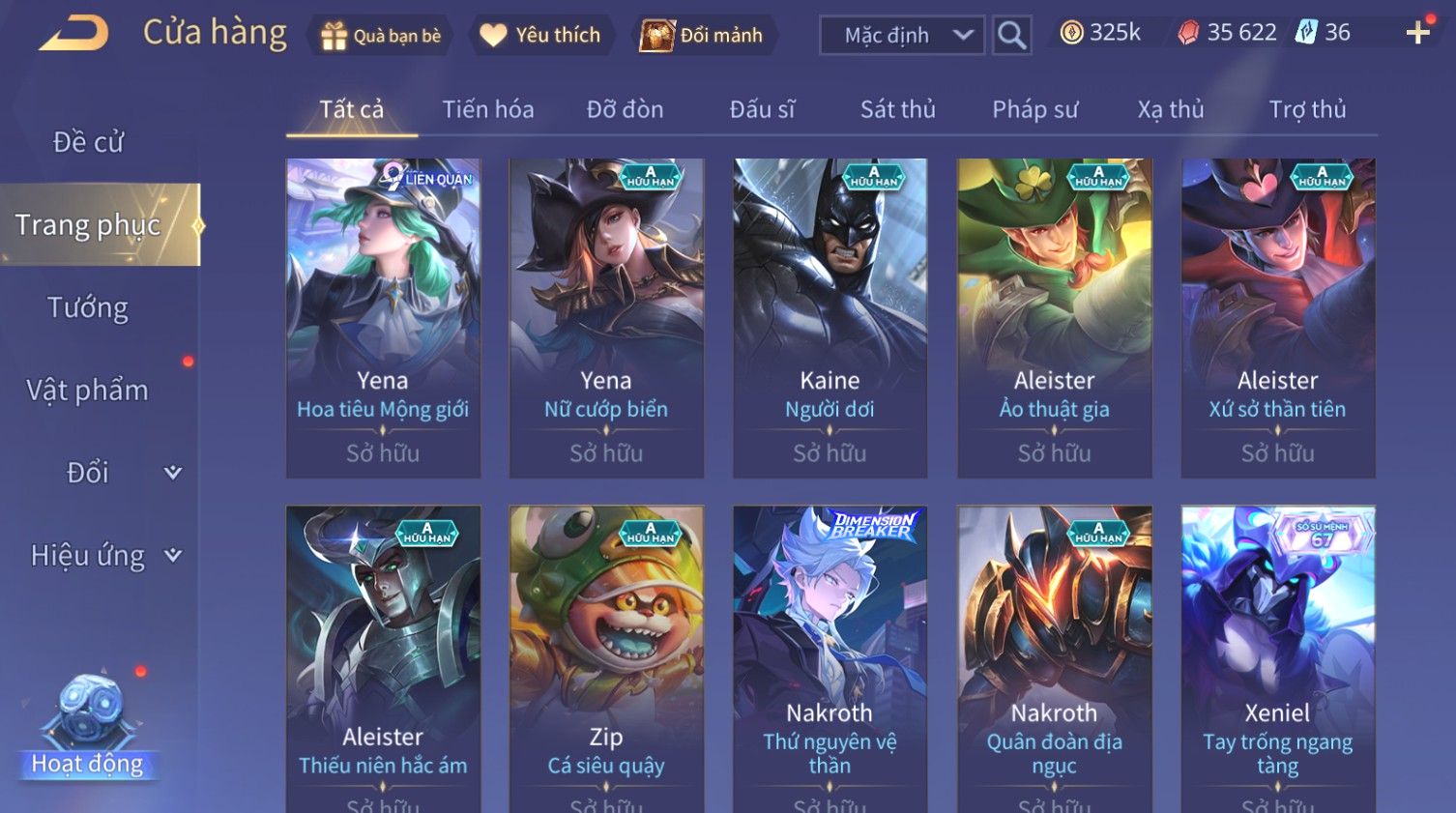Switch to the Đỡ đòn tab
This screenshot has height=813, width=1456.
coord(625,109)
